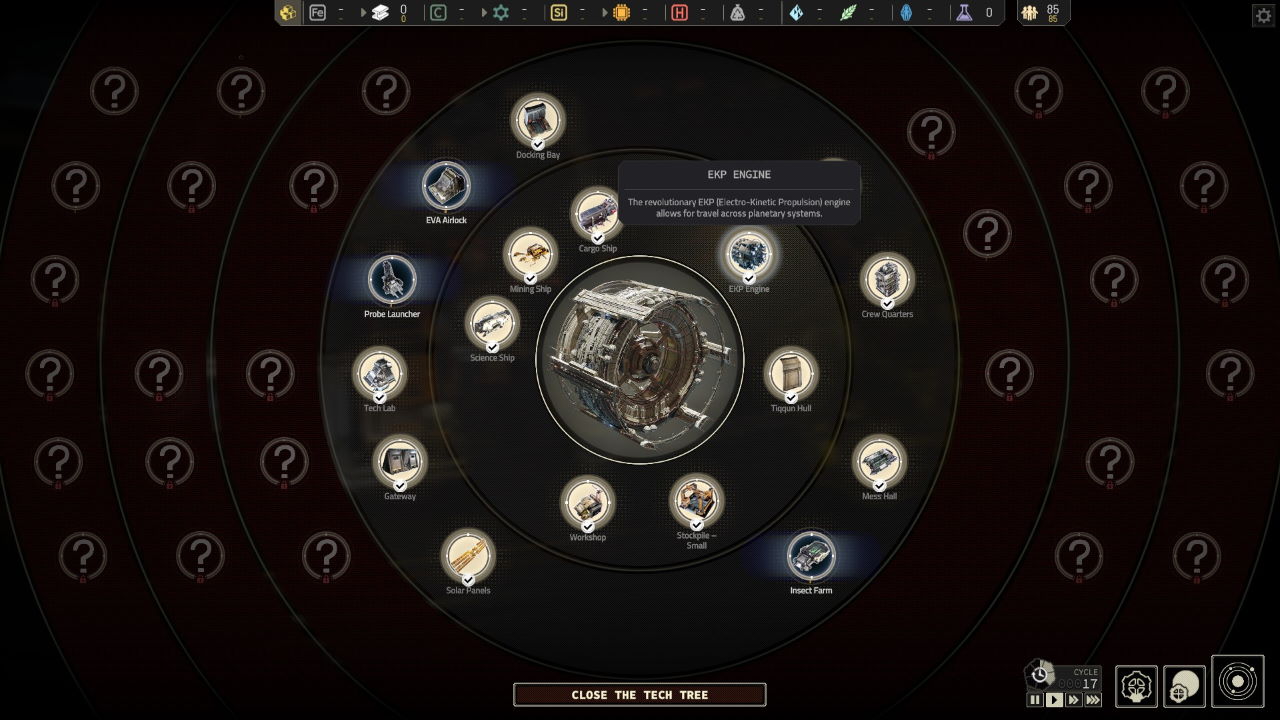Choose the Probe Launcher technology

391,280
